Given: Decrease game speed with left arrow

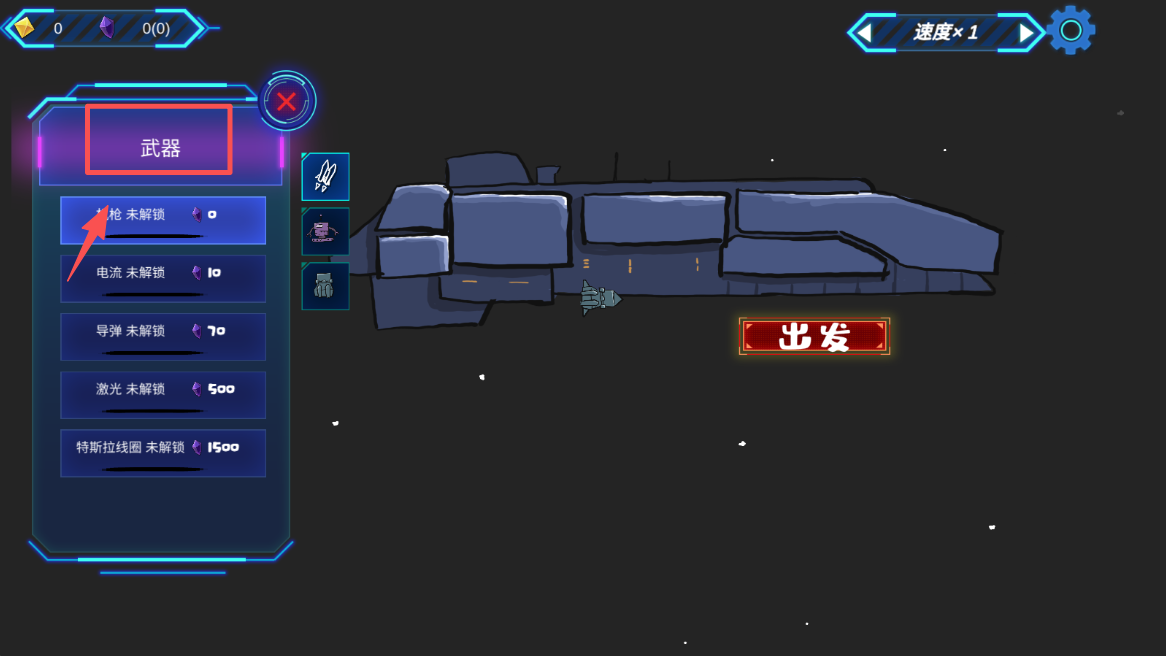Looking at the screenshot, I should (x=864, y=33).
